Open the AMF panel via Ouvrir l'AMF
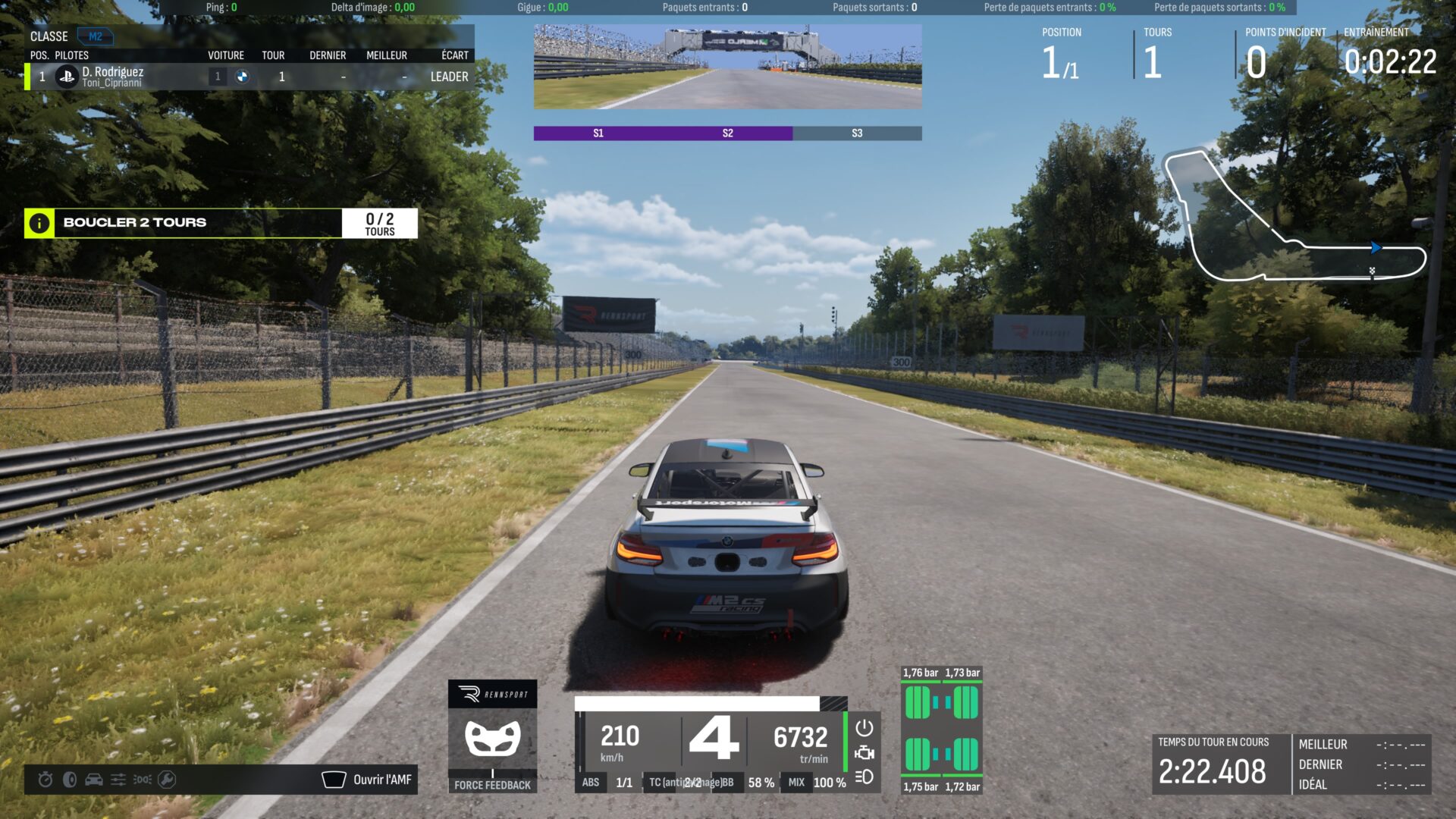 (368, 780)
